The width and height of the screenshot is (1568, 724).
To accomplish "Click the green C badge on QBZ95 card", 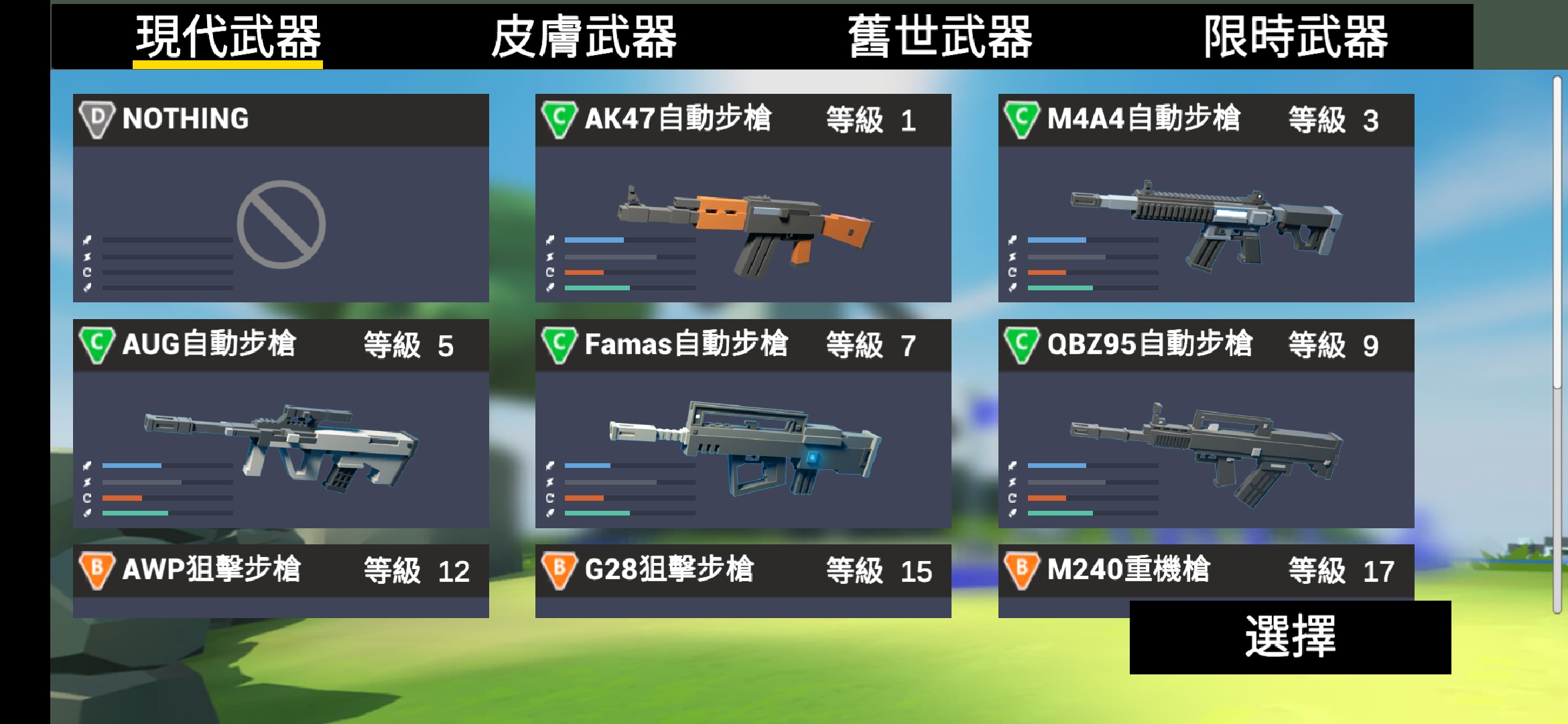I will point(1022,344).
